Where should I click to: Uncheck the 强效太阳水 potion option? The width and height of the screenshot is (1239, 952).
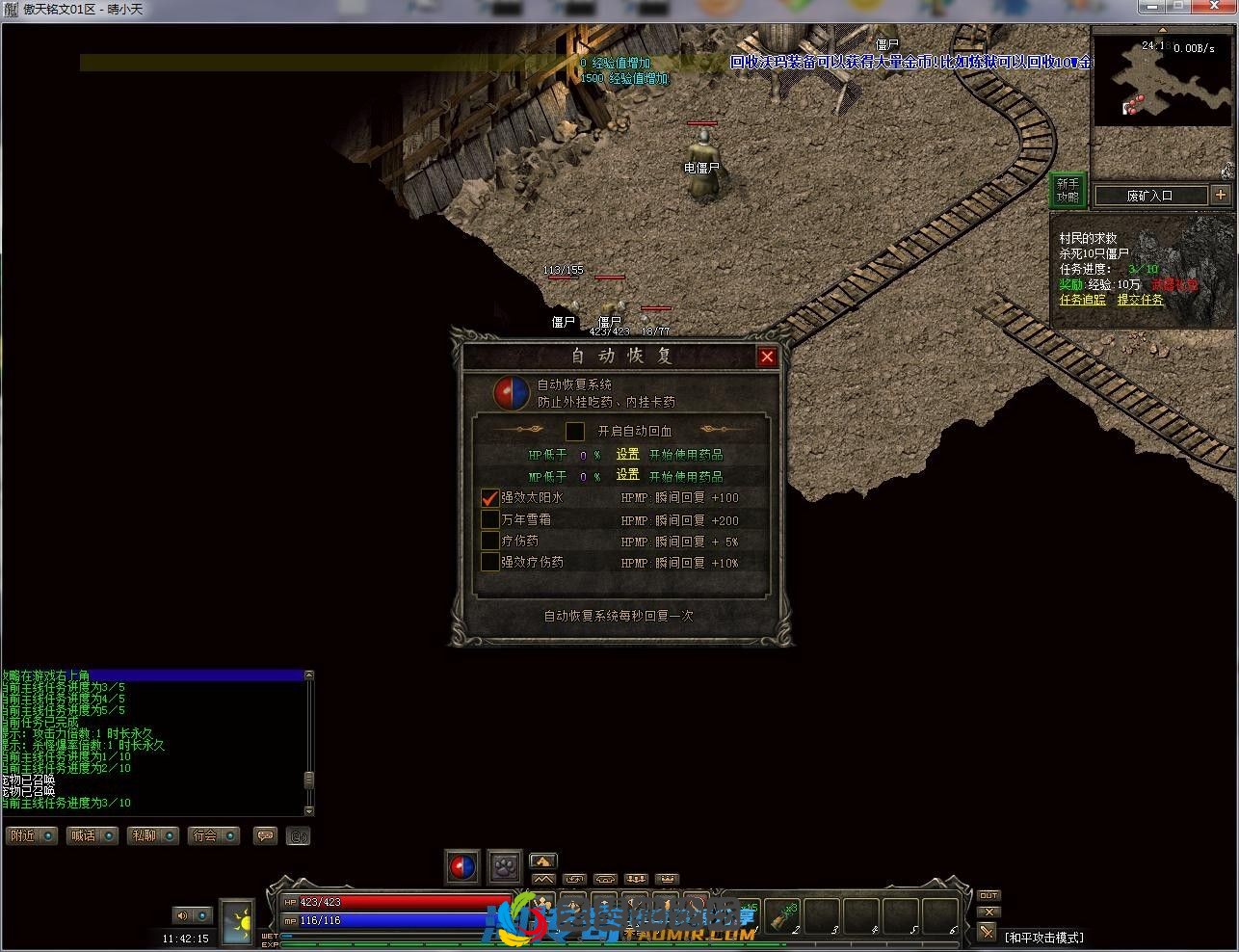coord(490,498)
